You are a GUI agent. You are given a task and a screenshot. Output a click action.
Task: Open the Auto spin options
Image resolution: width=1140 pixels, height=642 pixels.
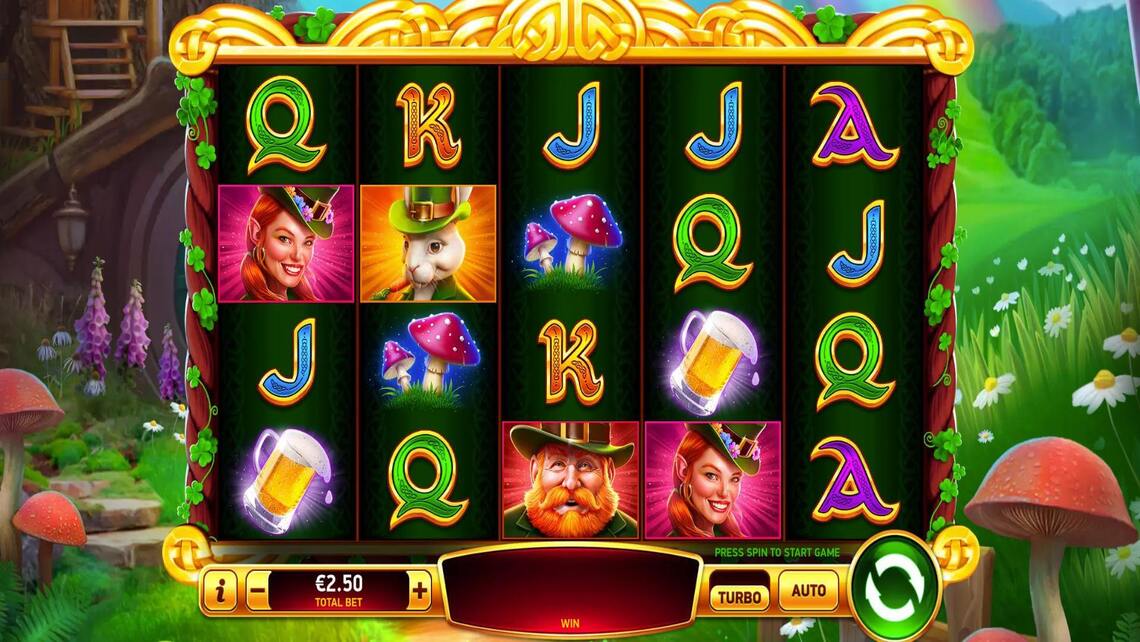808,591
